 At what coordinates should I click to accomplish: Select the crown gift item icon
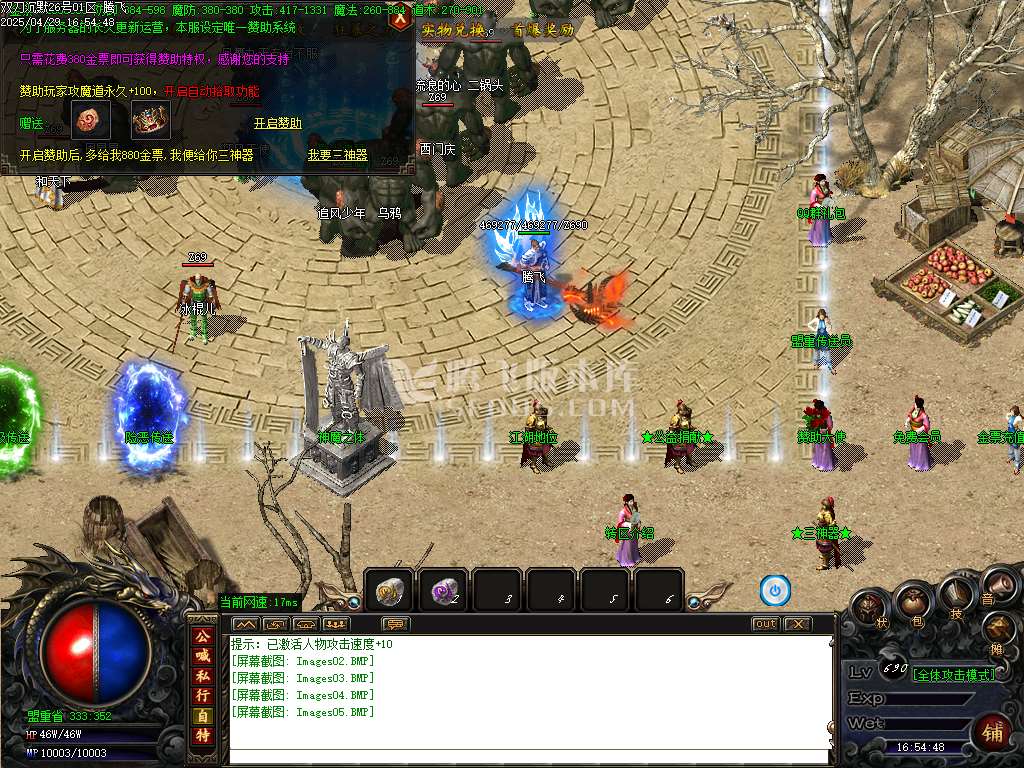150,122
